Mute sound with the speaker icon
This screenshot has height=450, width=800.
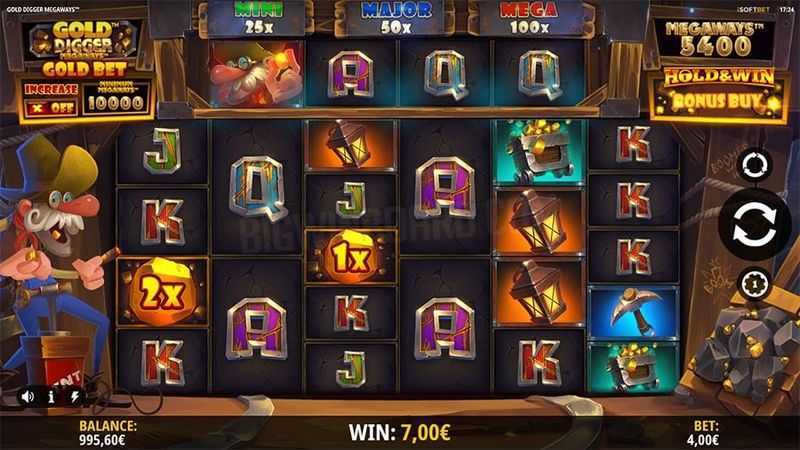click(x=28, y=397)
